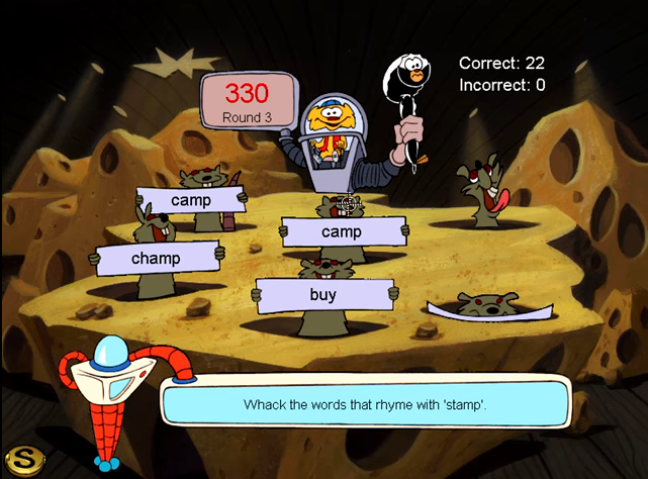The height and width of the screenshot is (479, 648).
Task: Whack the word sign reading 'champ'
Action: pos(155,258)
